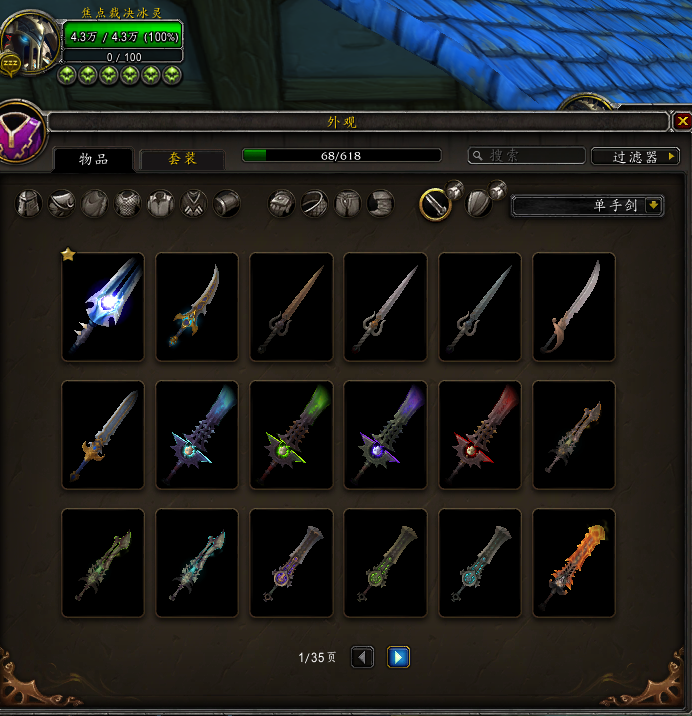692x716 pixels.
Task: Go to the next appearance page
Action: tap(398, 657)
